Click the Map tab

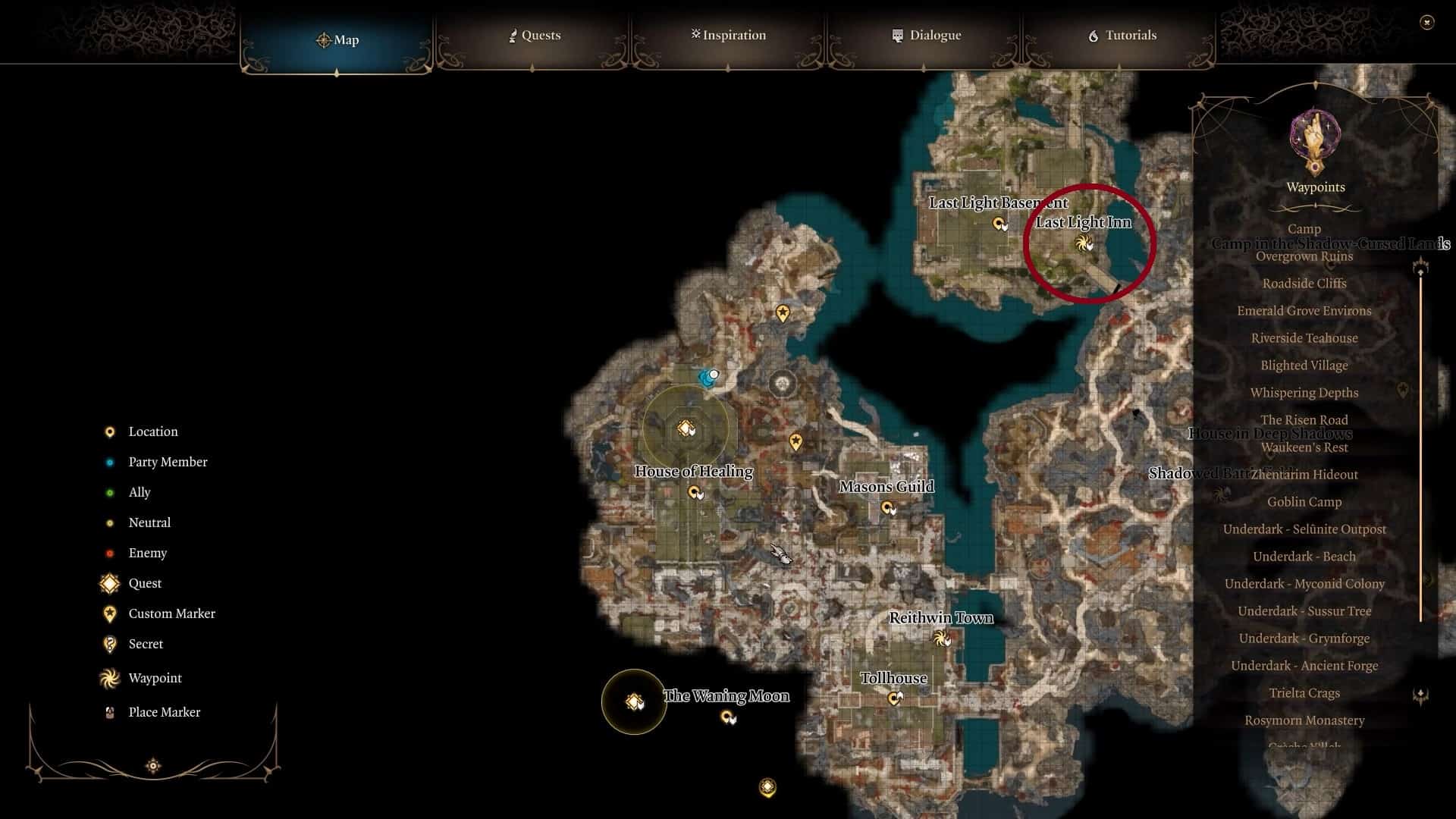pyautogui.click(x=337, y=39)
